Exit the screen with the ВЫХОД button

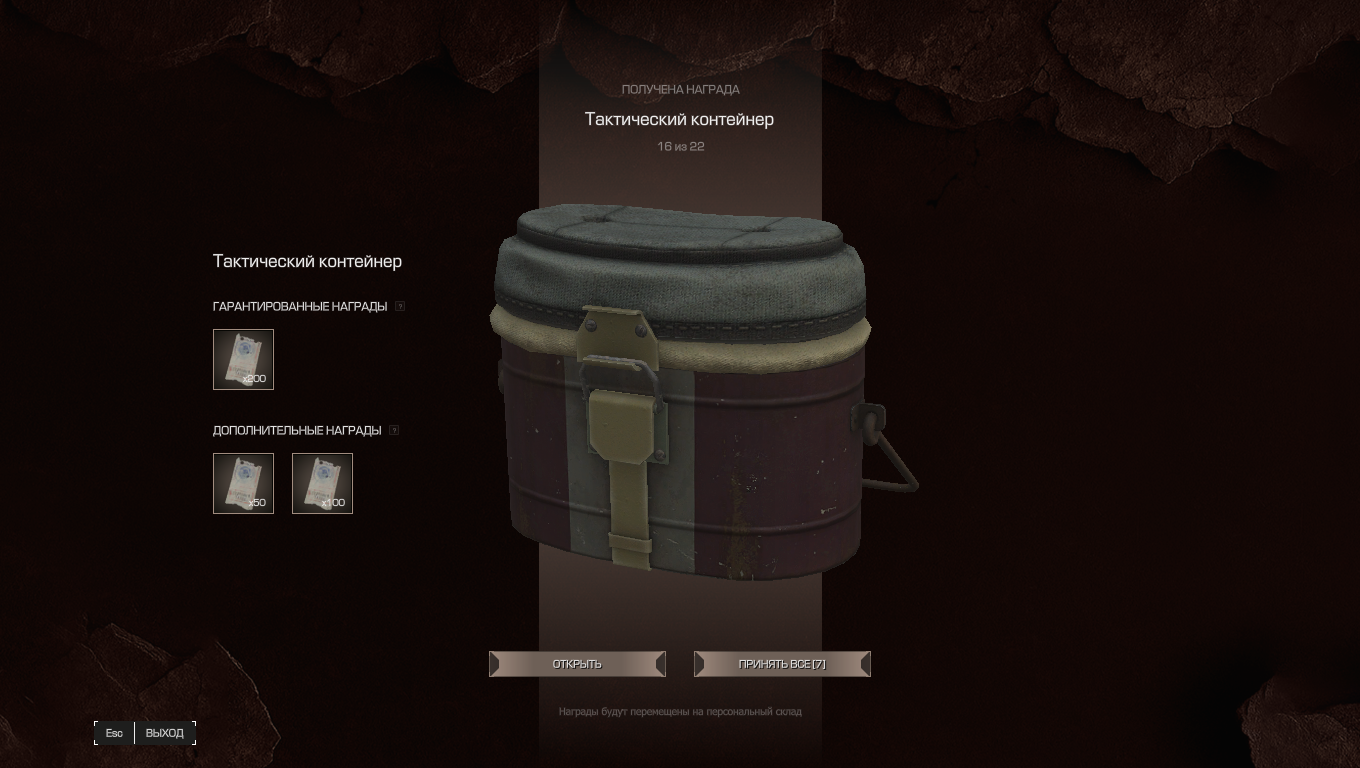pos(164,733)
